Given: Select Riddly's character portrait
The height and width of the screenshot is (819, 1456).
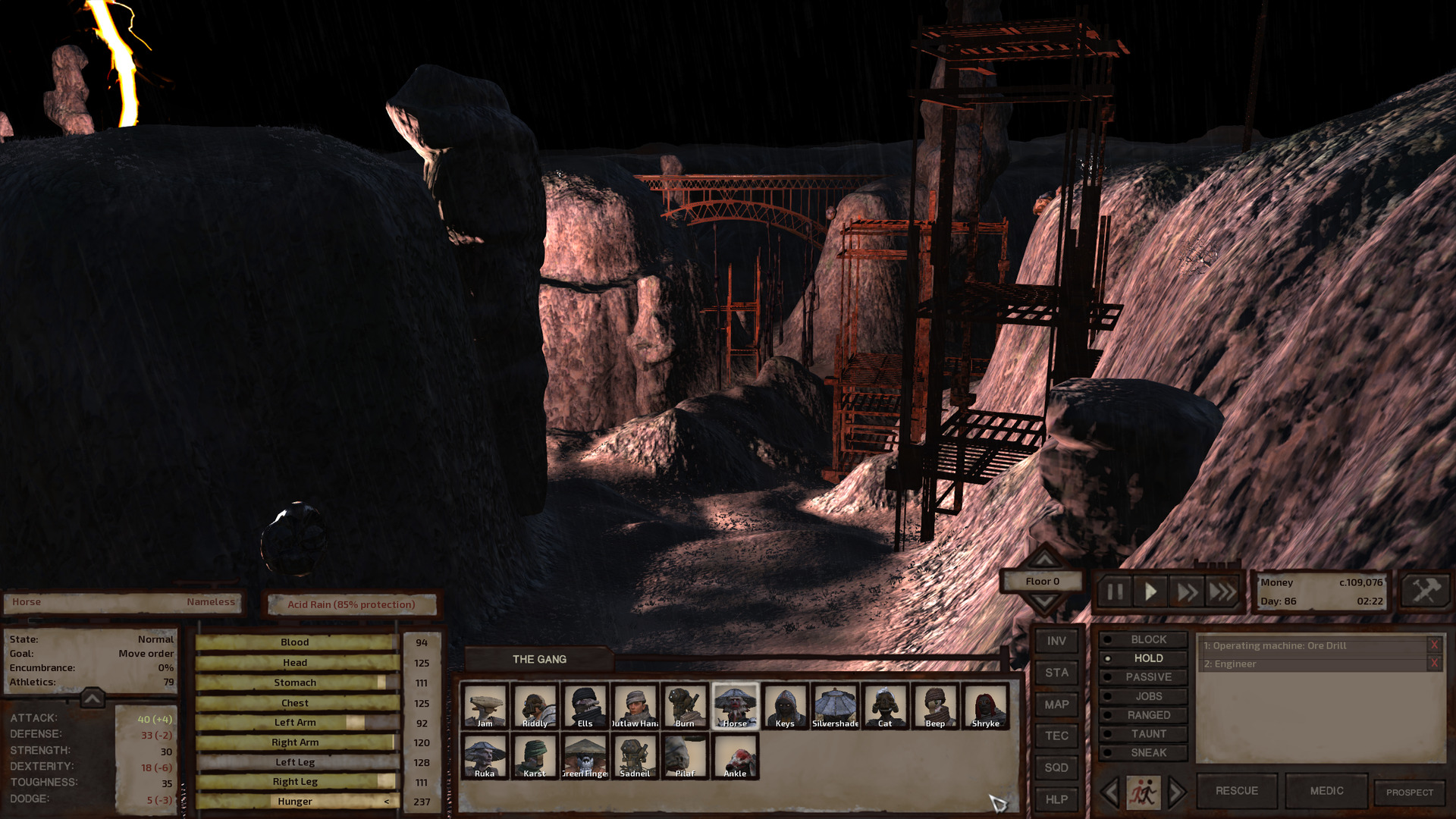Looking at the screenshot, I should (x=535, y=706).
